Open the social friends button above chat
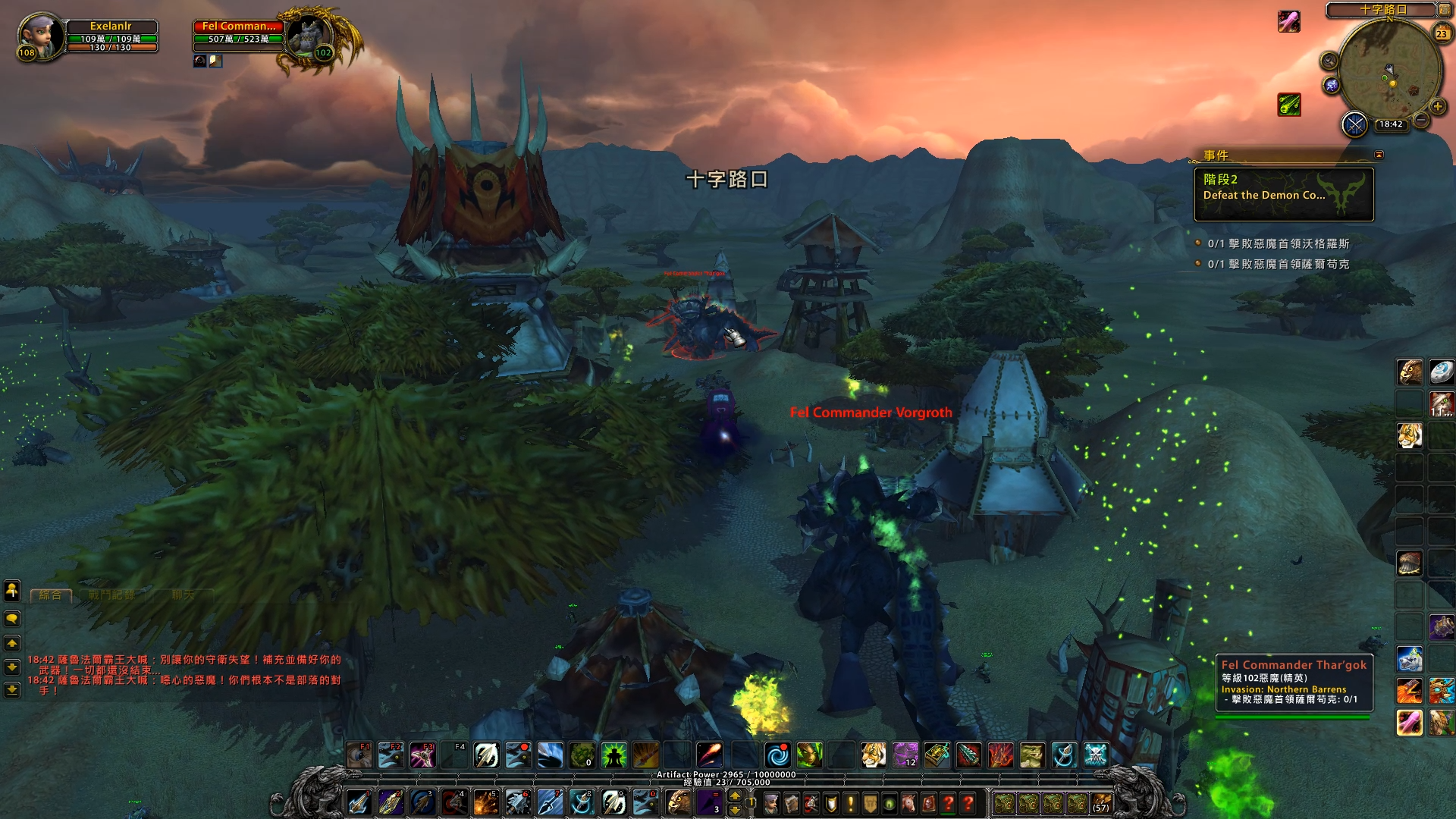 tap(12, 590)
